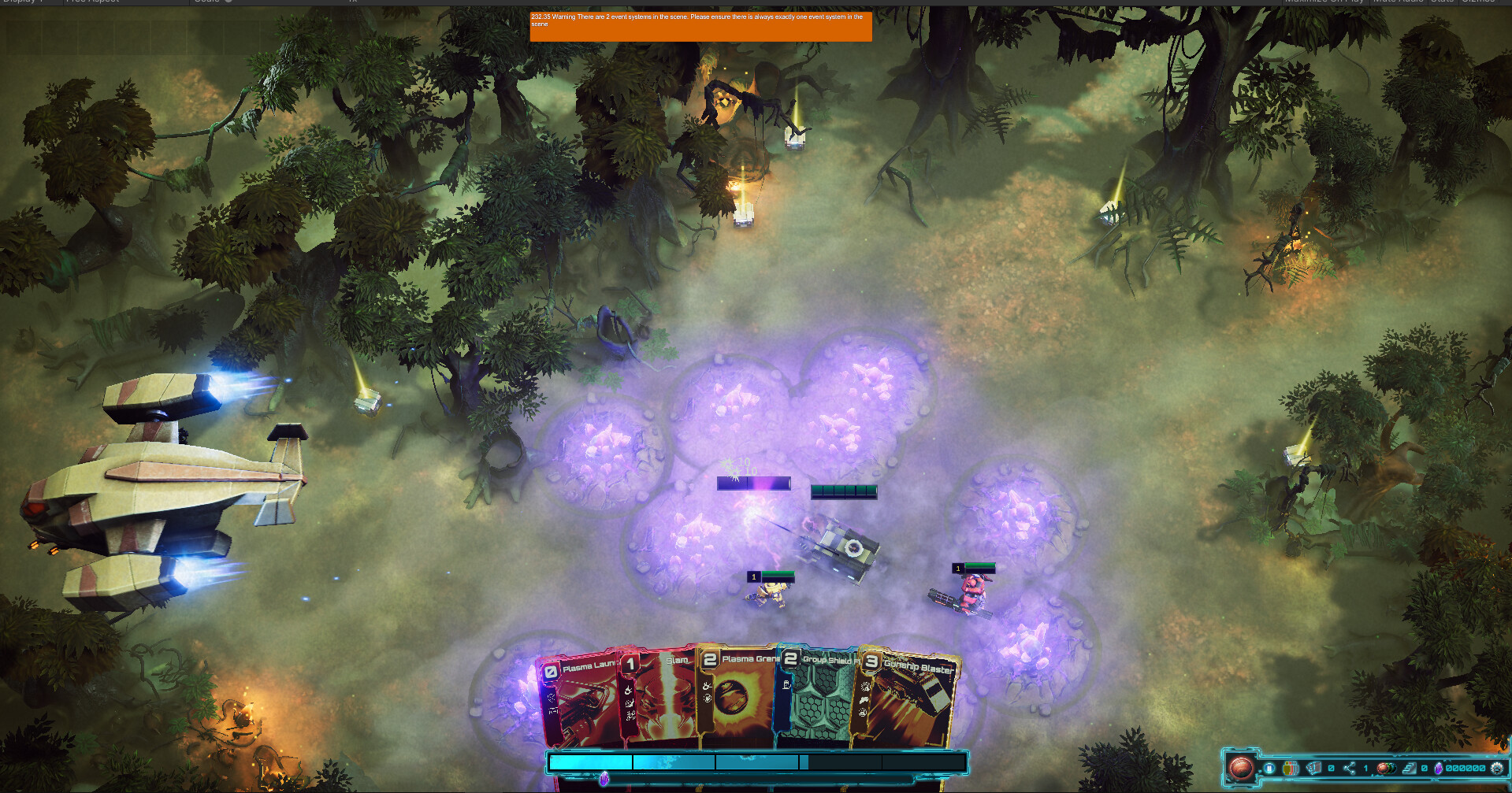Click the dual planets icon in the HUD bar

[x=1387, y=768]
